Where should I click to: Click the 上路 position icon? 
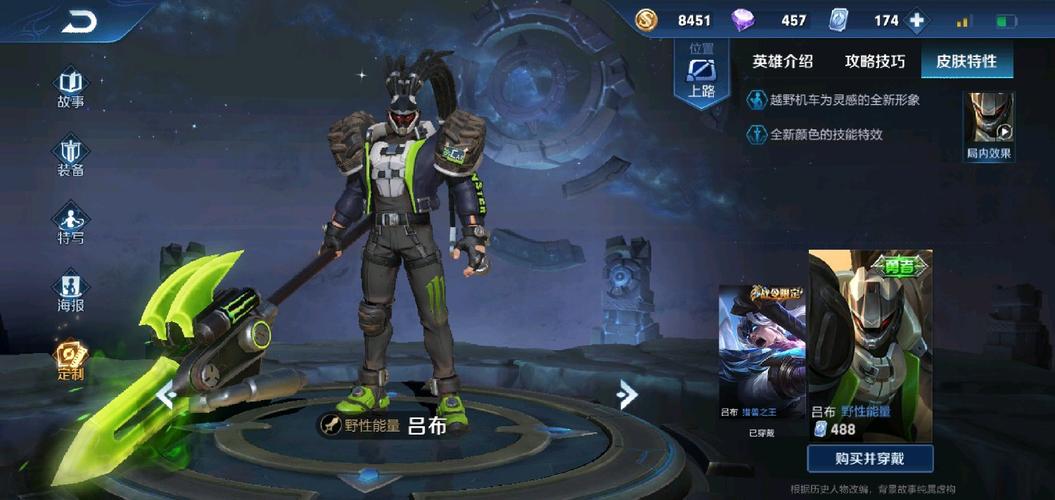(702, 75)
